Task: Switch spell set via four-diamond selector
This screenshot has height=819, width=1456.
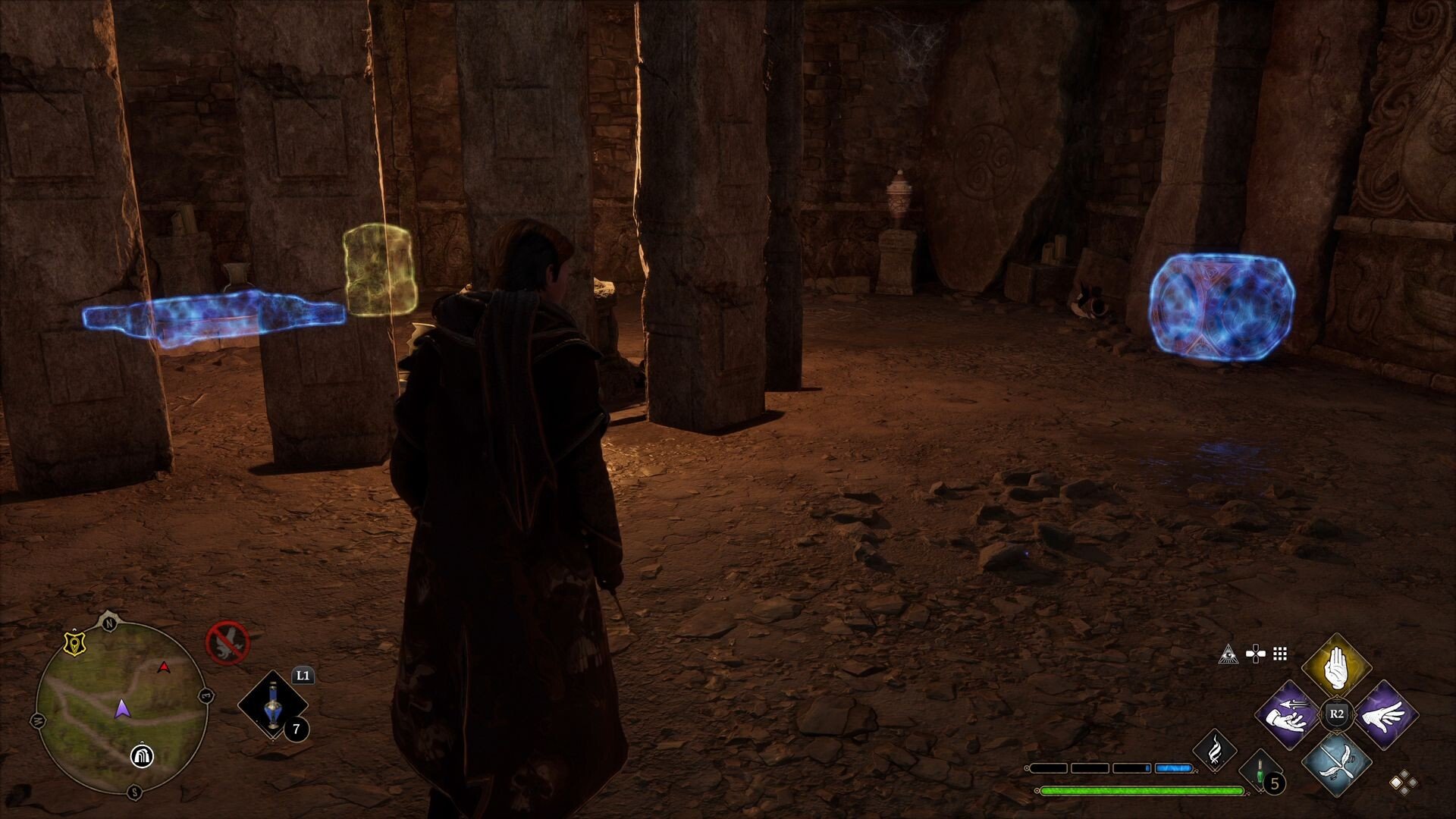Action: (1403, 782)
